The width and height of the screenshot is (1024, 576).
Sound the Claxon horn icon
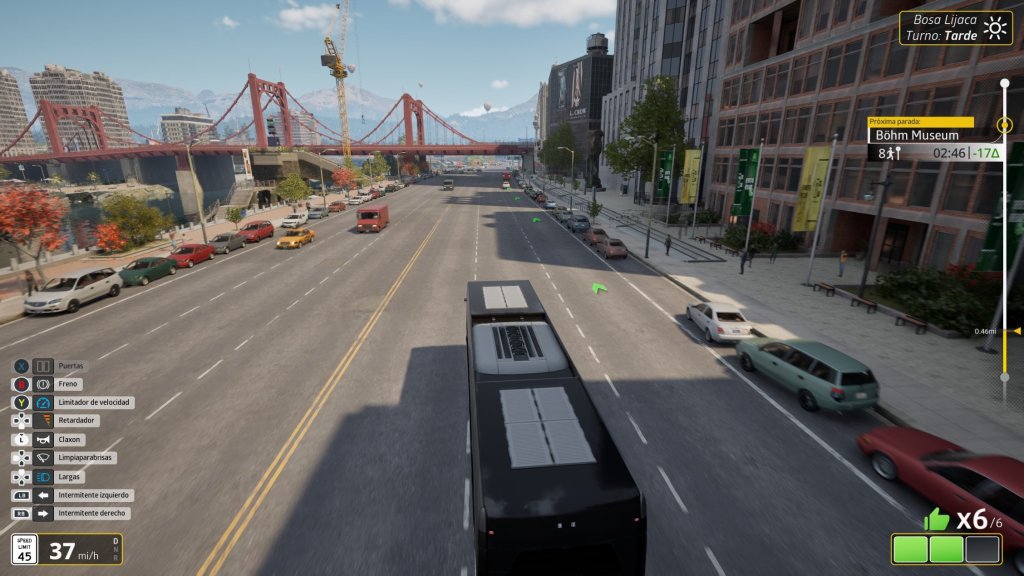[x=43, y=439]
